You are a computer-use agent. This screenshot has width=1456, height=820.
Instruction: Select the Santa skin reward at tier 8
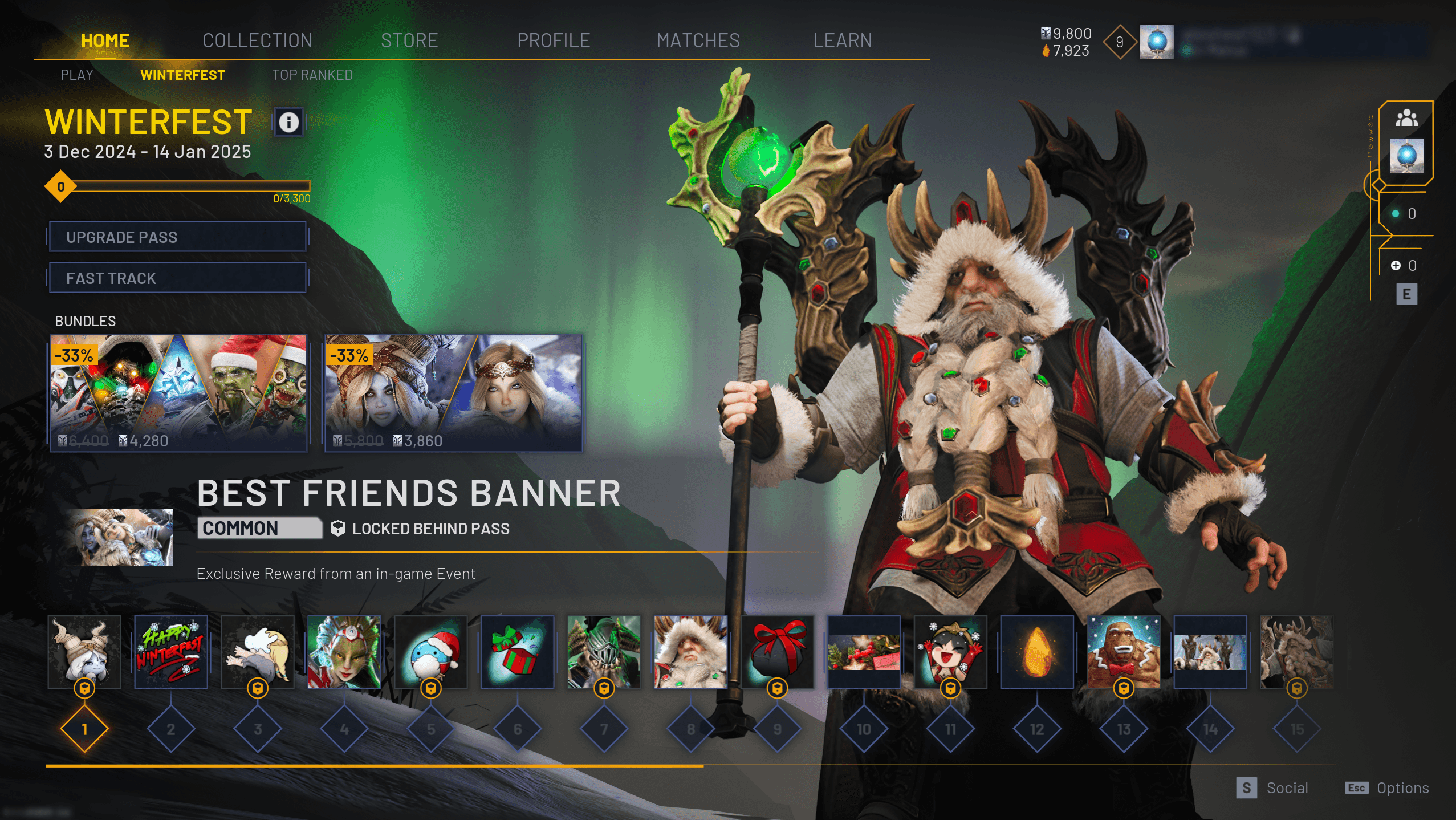click(690, 652)
